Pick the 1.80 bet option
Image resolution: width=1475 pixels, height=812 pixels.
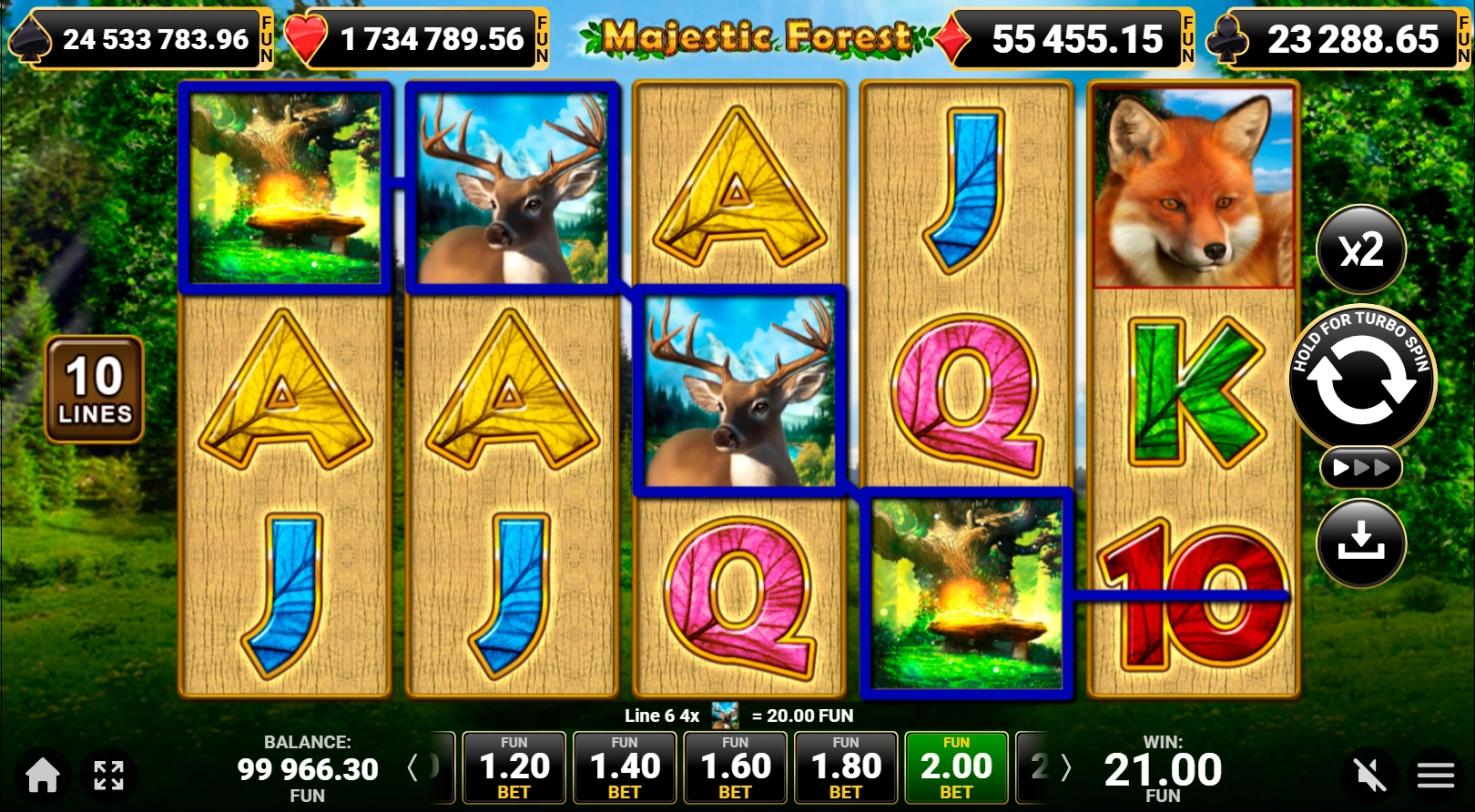point(845,767)
